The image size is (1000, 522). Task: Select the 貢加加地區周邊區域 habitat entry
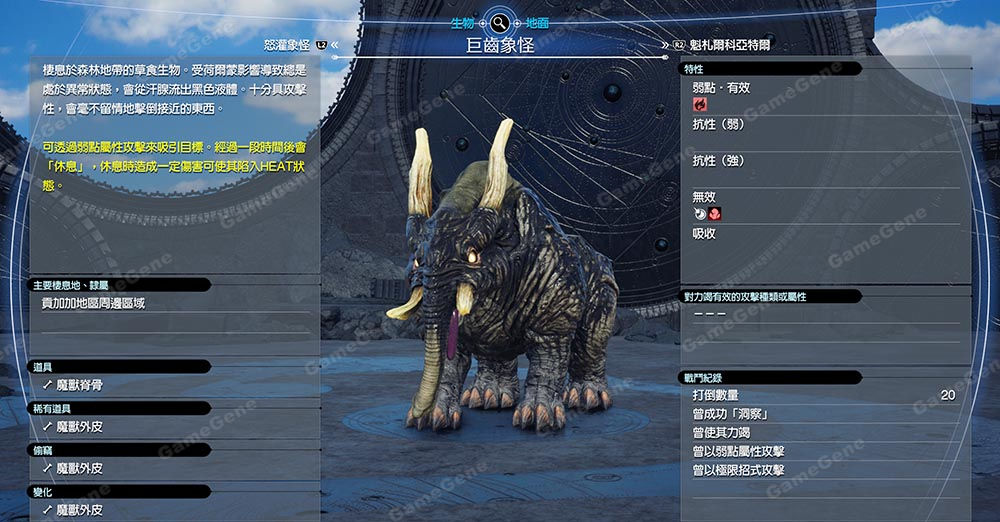93,303
